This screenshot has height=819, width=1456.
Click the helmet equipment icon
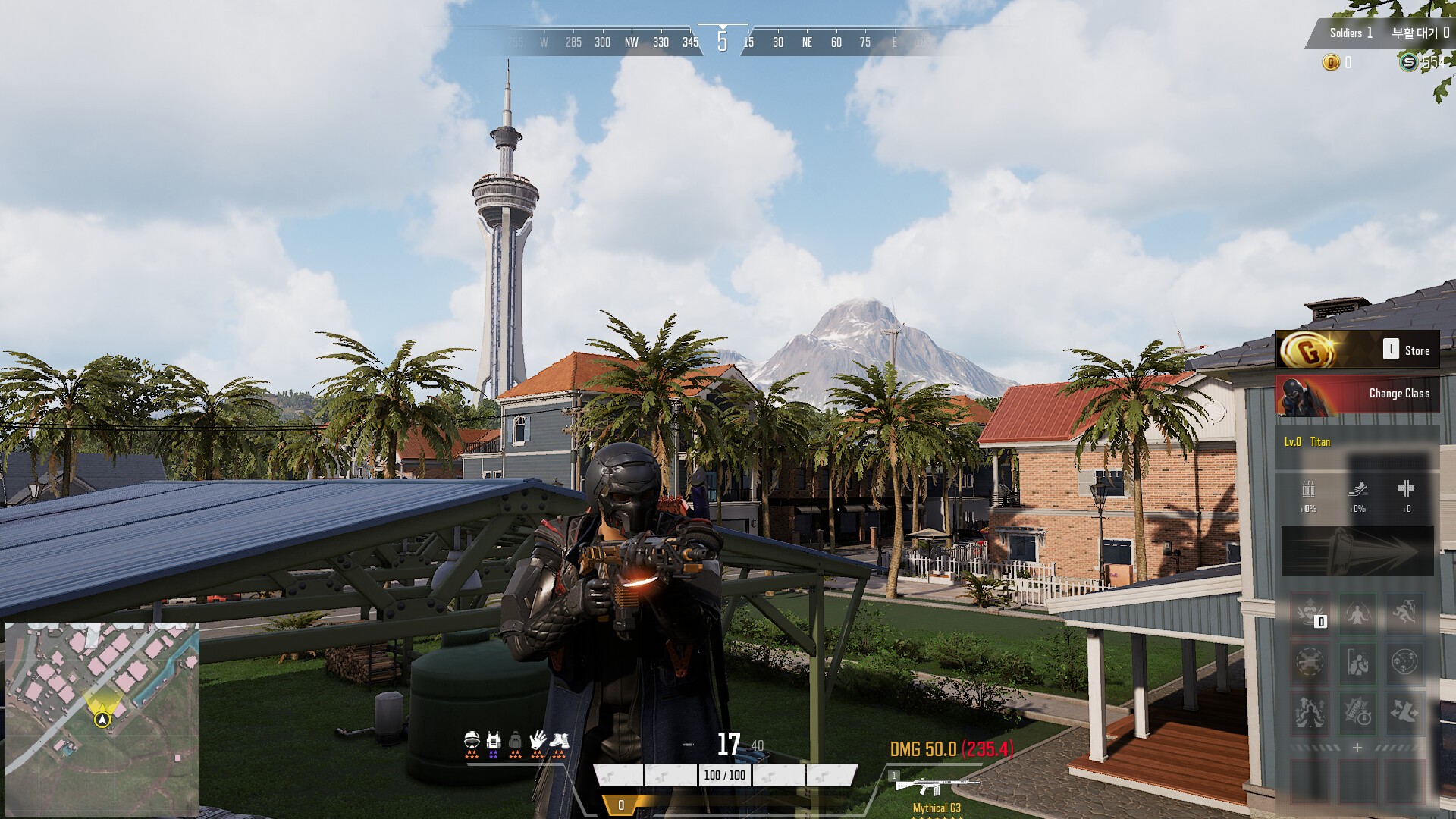click(472, 742)
